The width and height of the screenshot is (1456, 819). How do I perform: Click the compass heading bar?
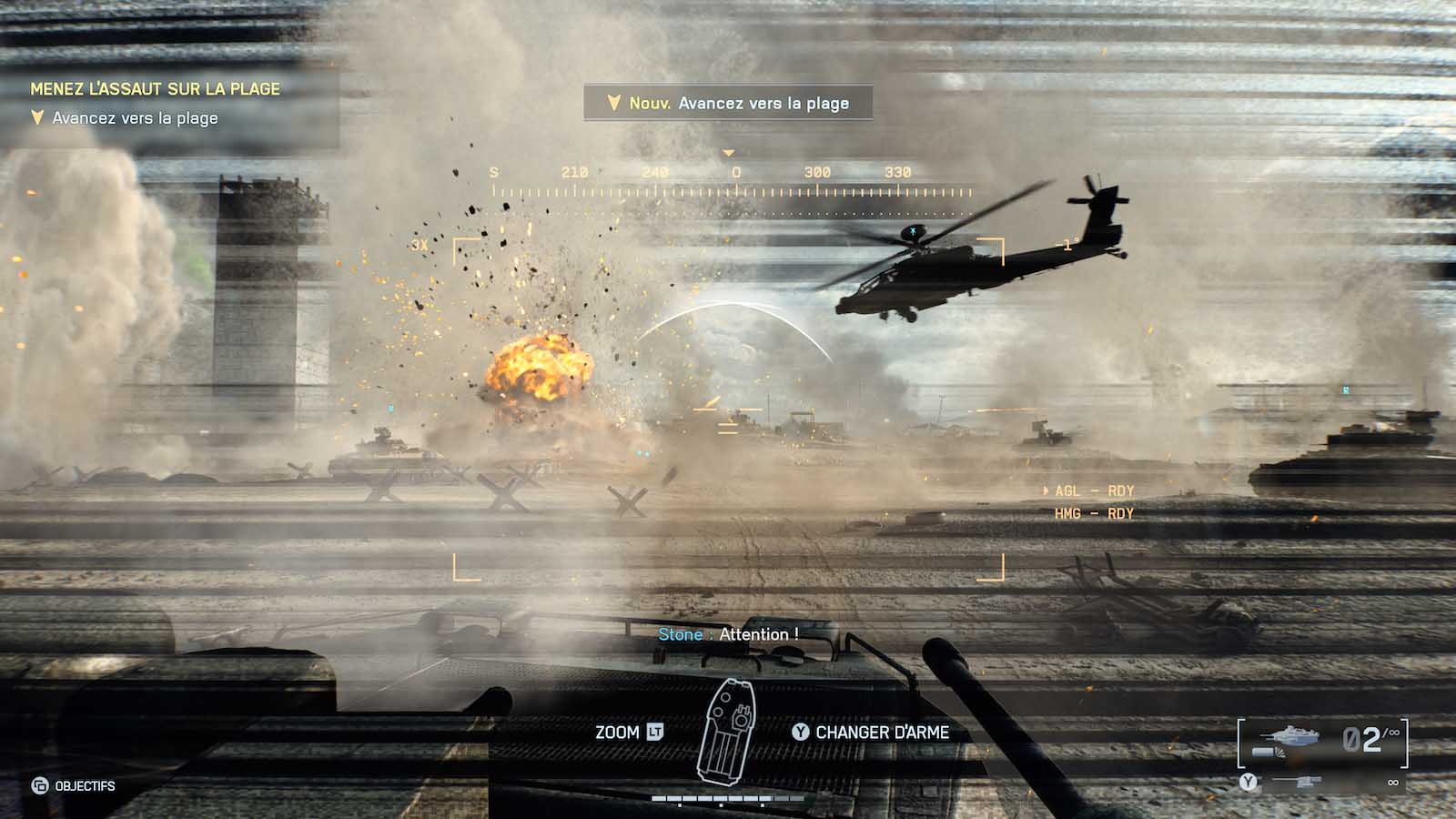coord(733,182)
